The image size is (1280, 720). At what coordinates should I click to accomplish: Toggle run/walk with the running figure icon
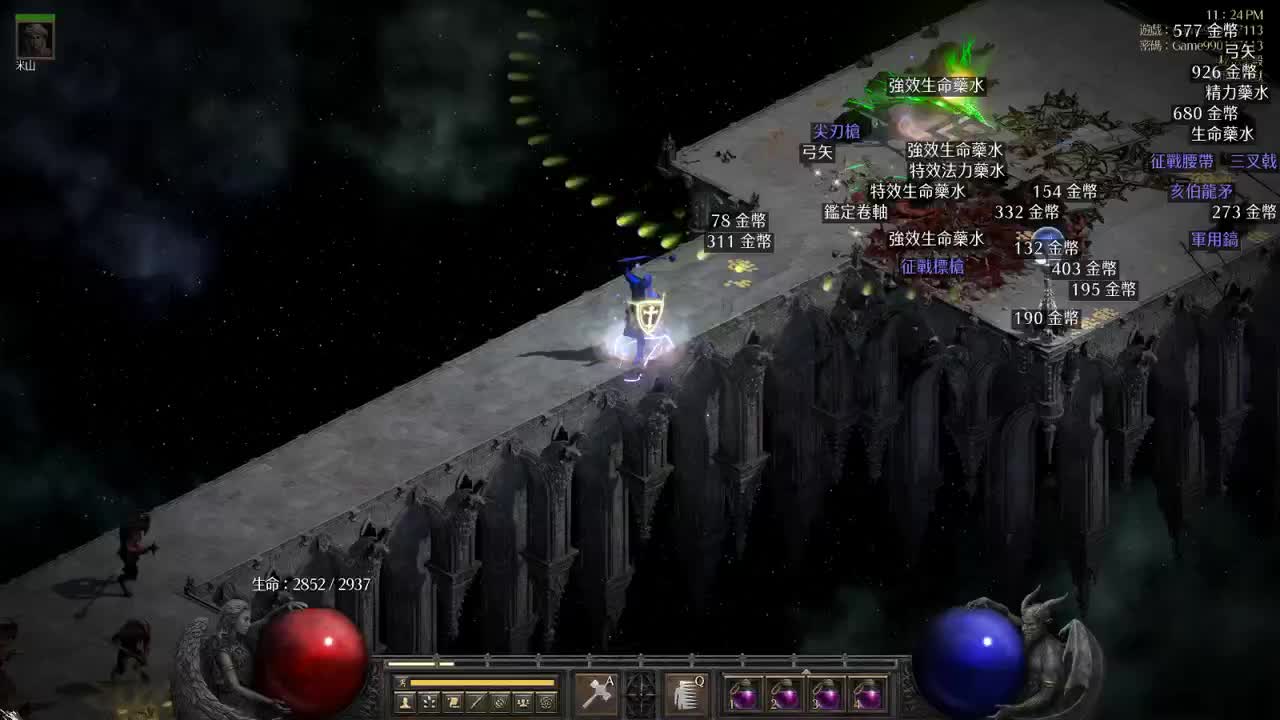[402, 682]
